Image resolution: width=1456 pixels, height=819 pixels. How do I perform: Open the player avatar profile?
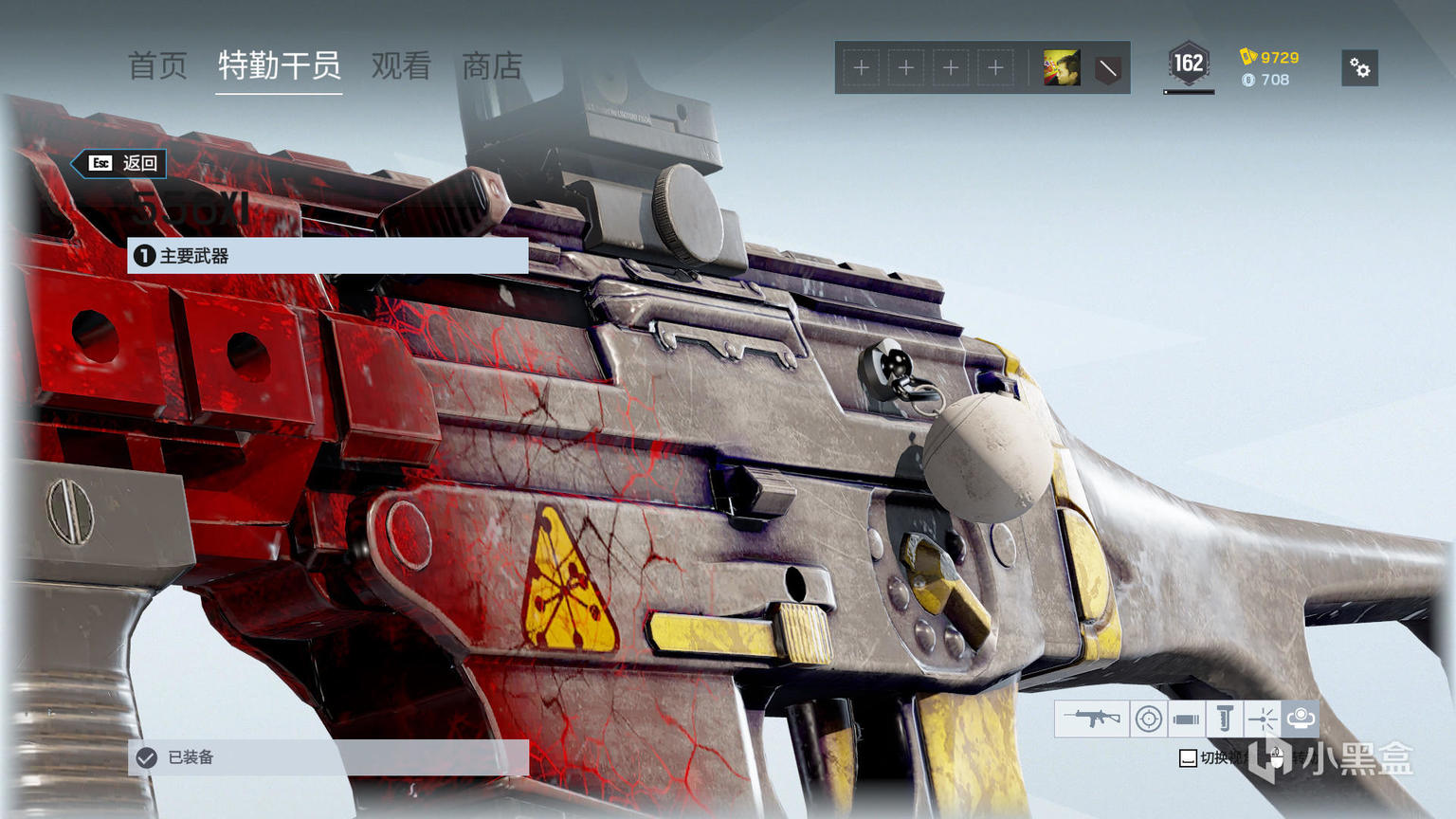(x=1062, y=68)
